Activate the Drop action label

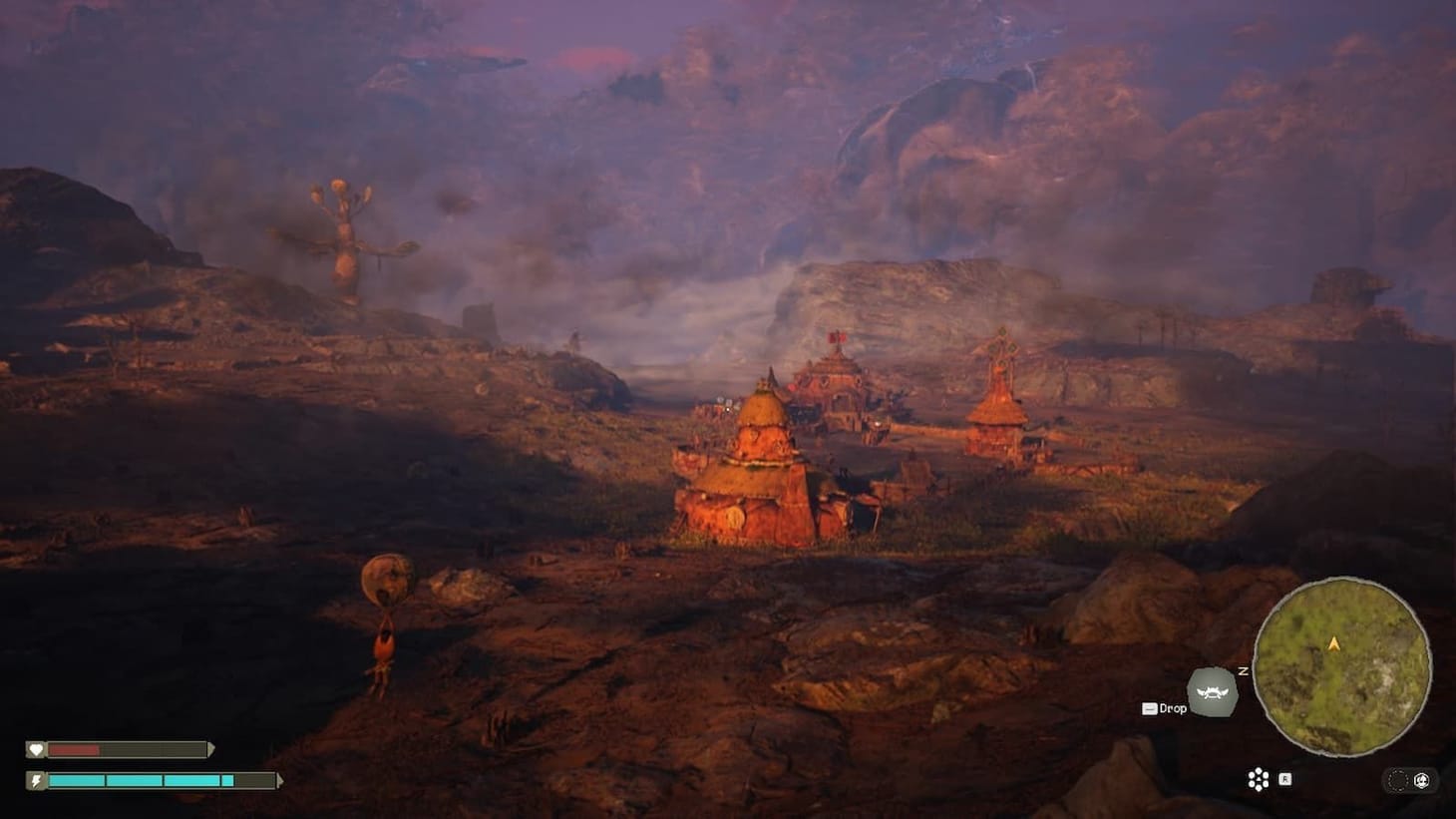pyautogui.click(x=1175, y=708)
